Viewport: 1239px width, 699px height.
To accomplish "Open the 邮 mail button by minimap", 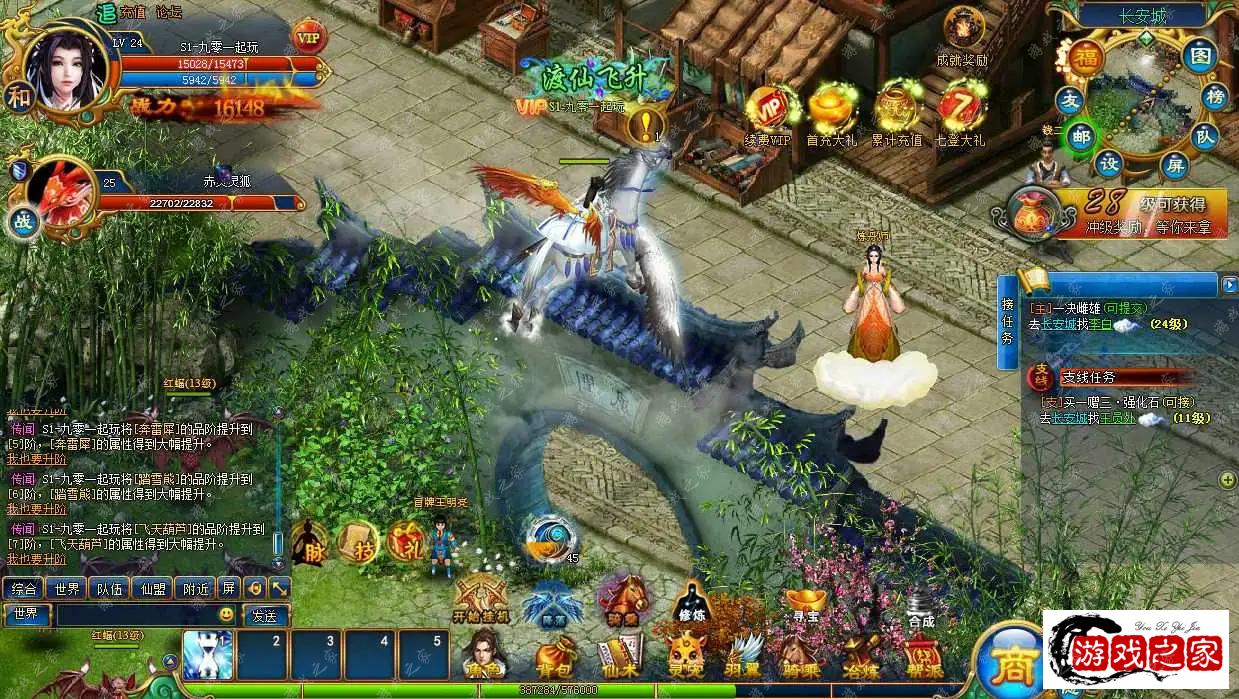I will tap(1079, 136).
